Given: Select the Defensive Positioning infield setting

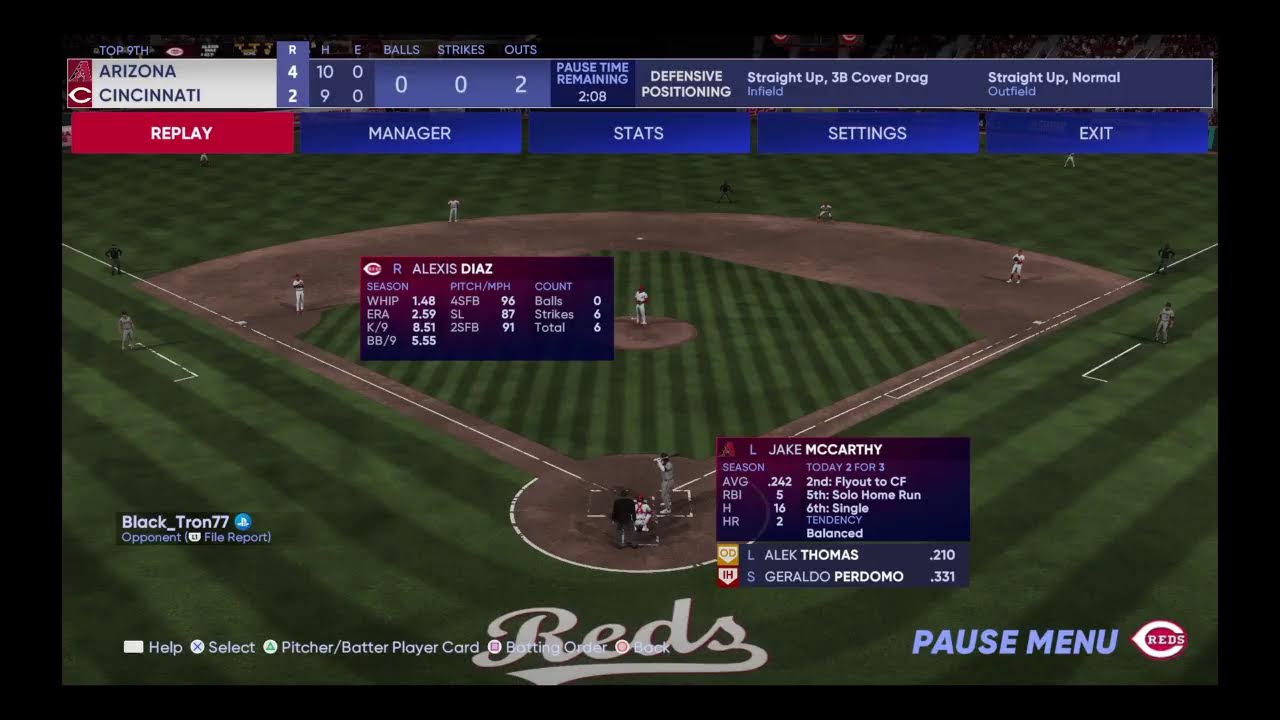Looking at the screenshot, I should pyautogui.click(x=837, y=83).
